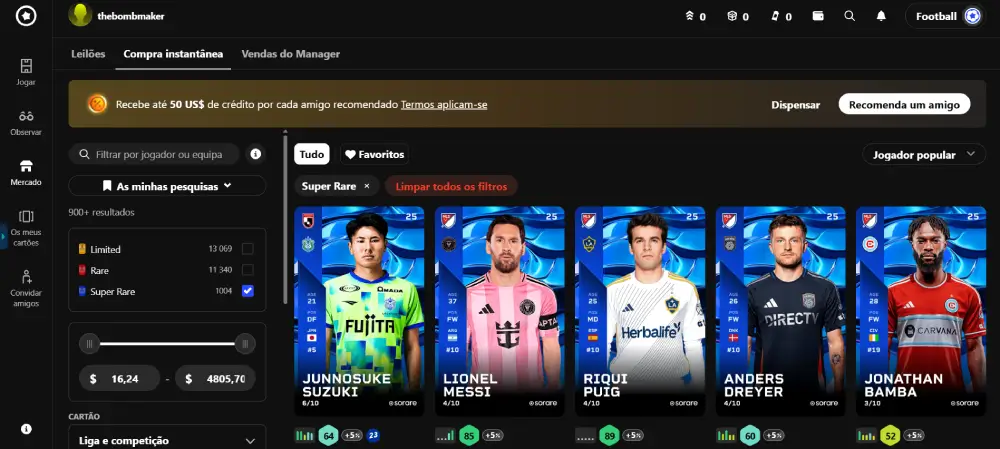Dismiss the referral banner with Dispensar
The height and width of the screenshot is (449, 1000).
(x=795, y=104)
